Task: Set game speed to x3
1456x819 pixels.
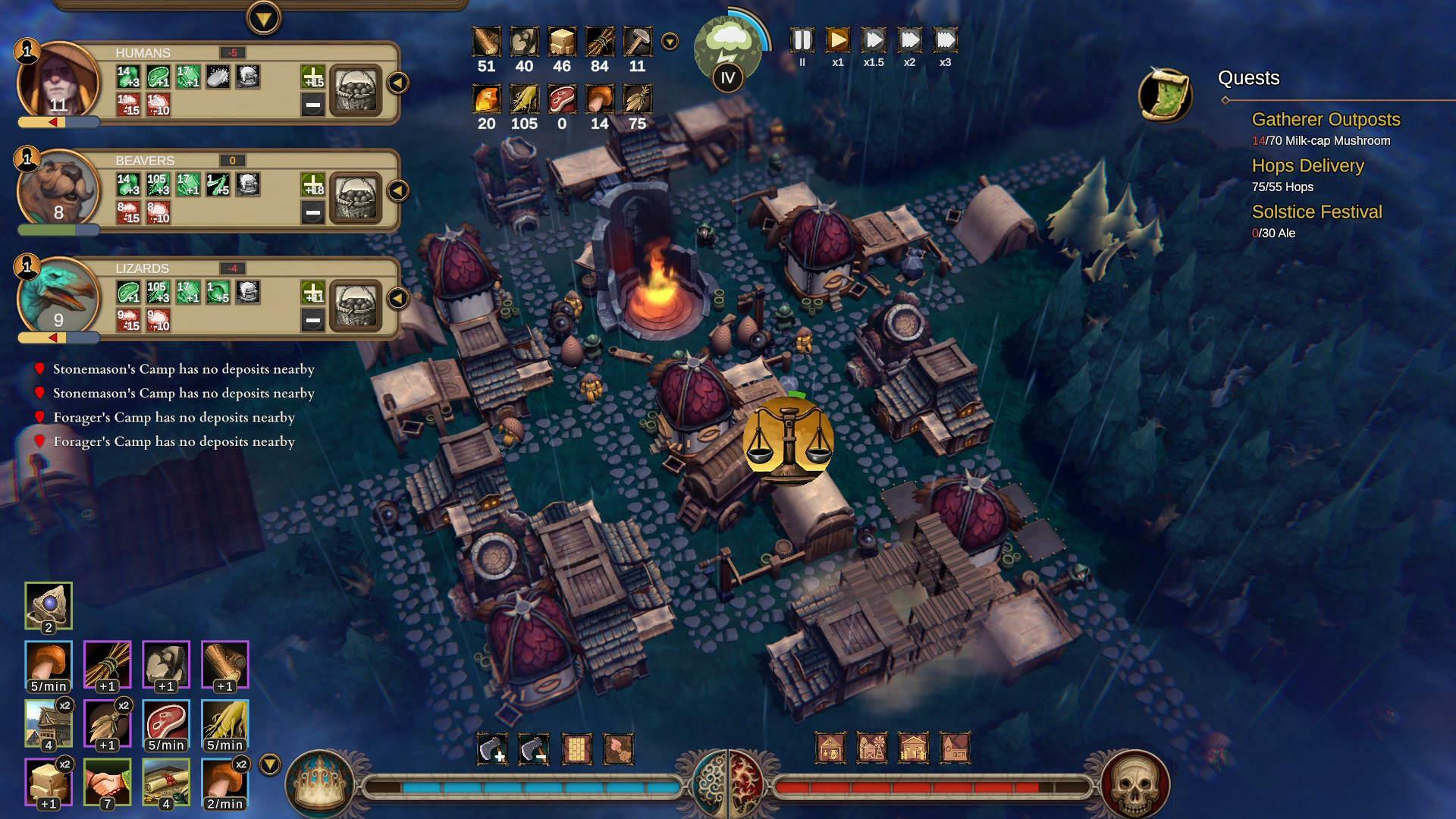Action: [x=945, y=40]
